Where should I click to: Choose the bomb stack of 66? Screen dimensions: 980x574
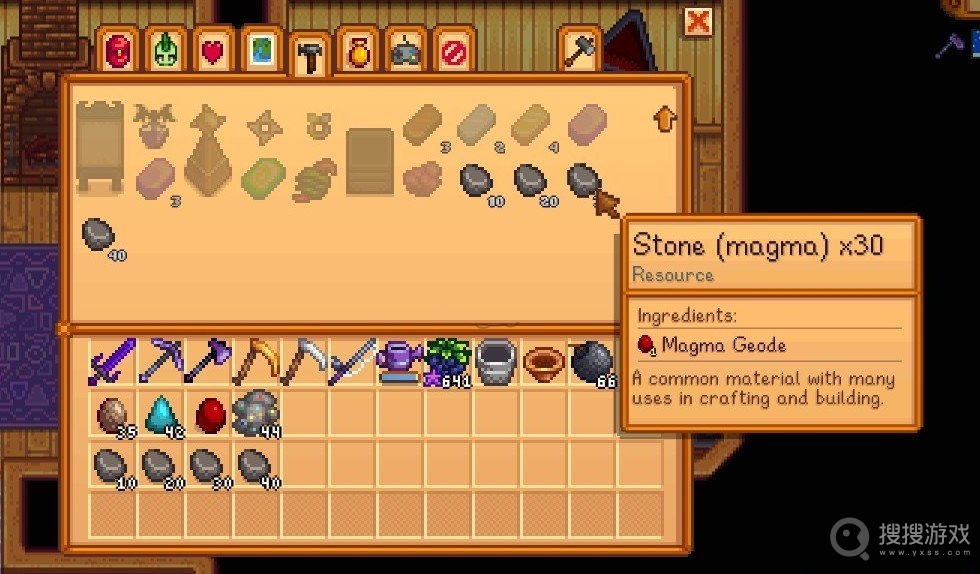(592, 361)
